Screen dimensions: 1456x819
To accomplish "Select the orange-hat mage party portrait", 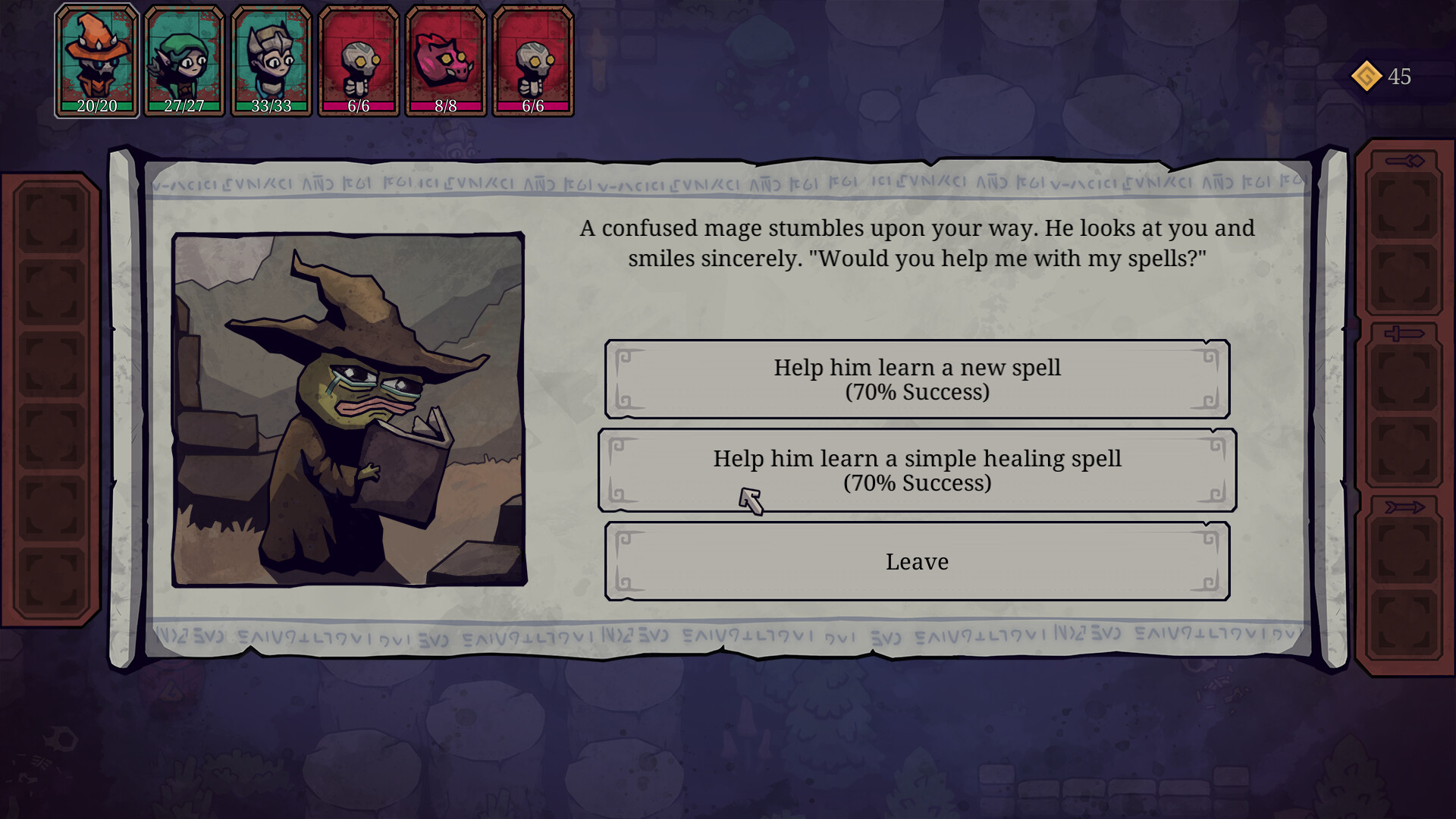I will pyautogui.click(x=97, y=61).
